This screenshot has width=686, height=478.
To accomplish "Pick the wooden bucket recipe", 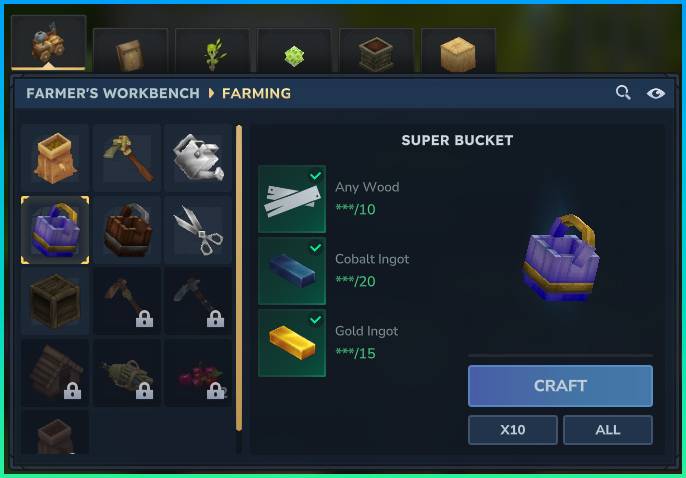I will pos(127,230).
